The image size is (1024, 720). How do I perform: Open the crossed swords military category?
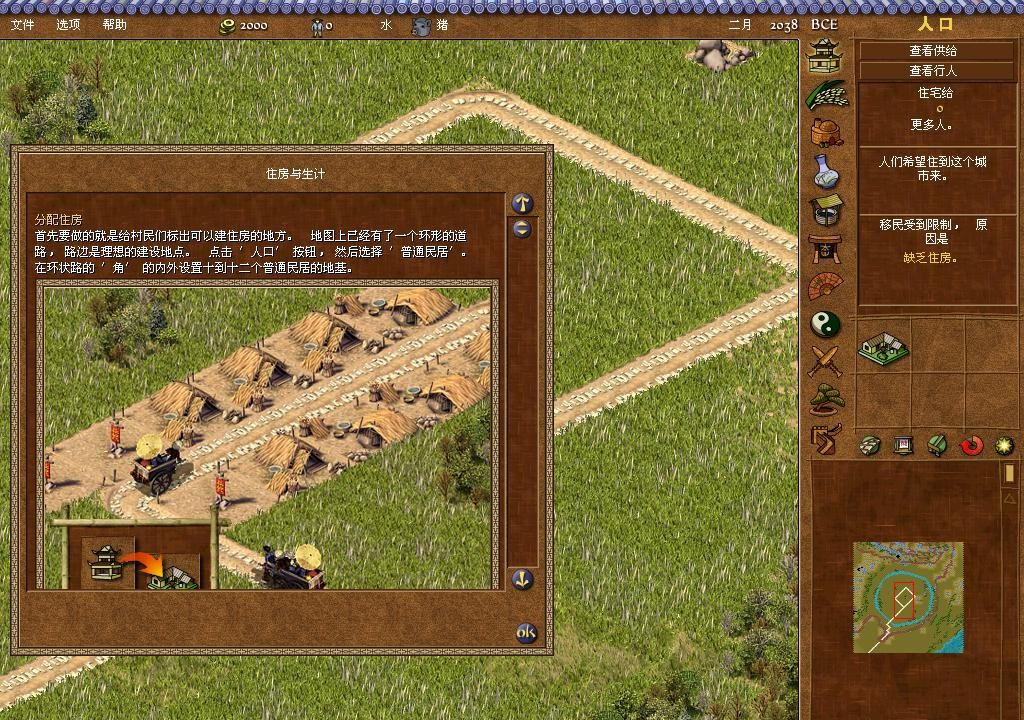click(826, 361)
